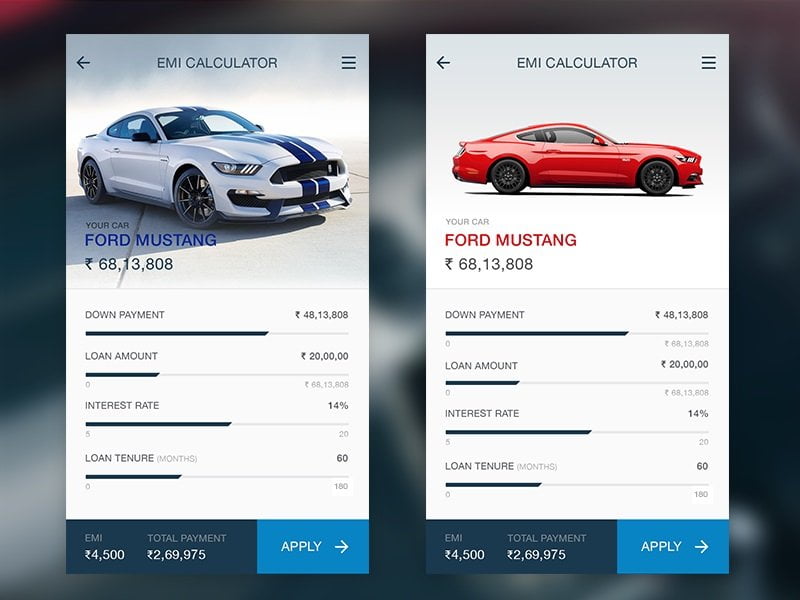The image size is (800, 600).
Task: Go back using the arrow on the white Mustang screen
Action: coord(83,63)
